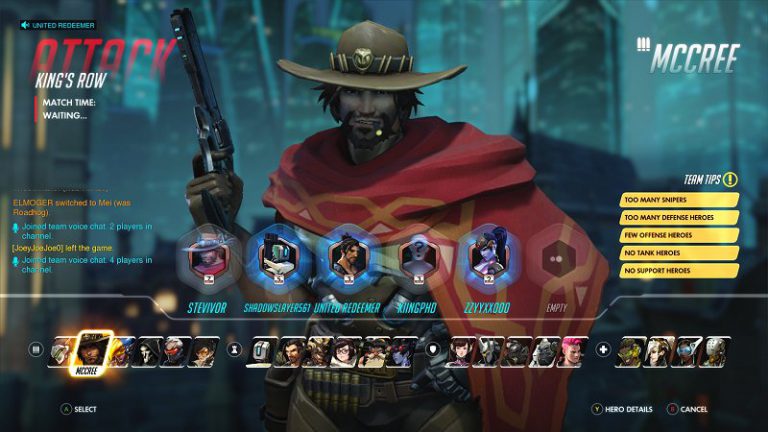Select ZZYYXXOOO's Widowmaker team slot
Screen dimensions: 768x432
487,256
